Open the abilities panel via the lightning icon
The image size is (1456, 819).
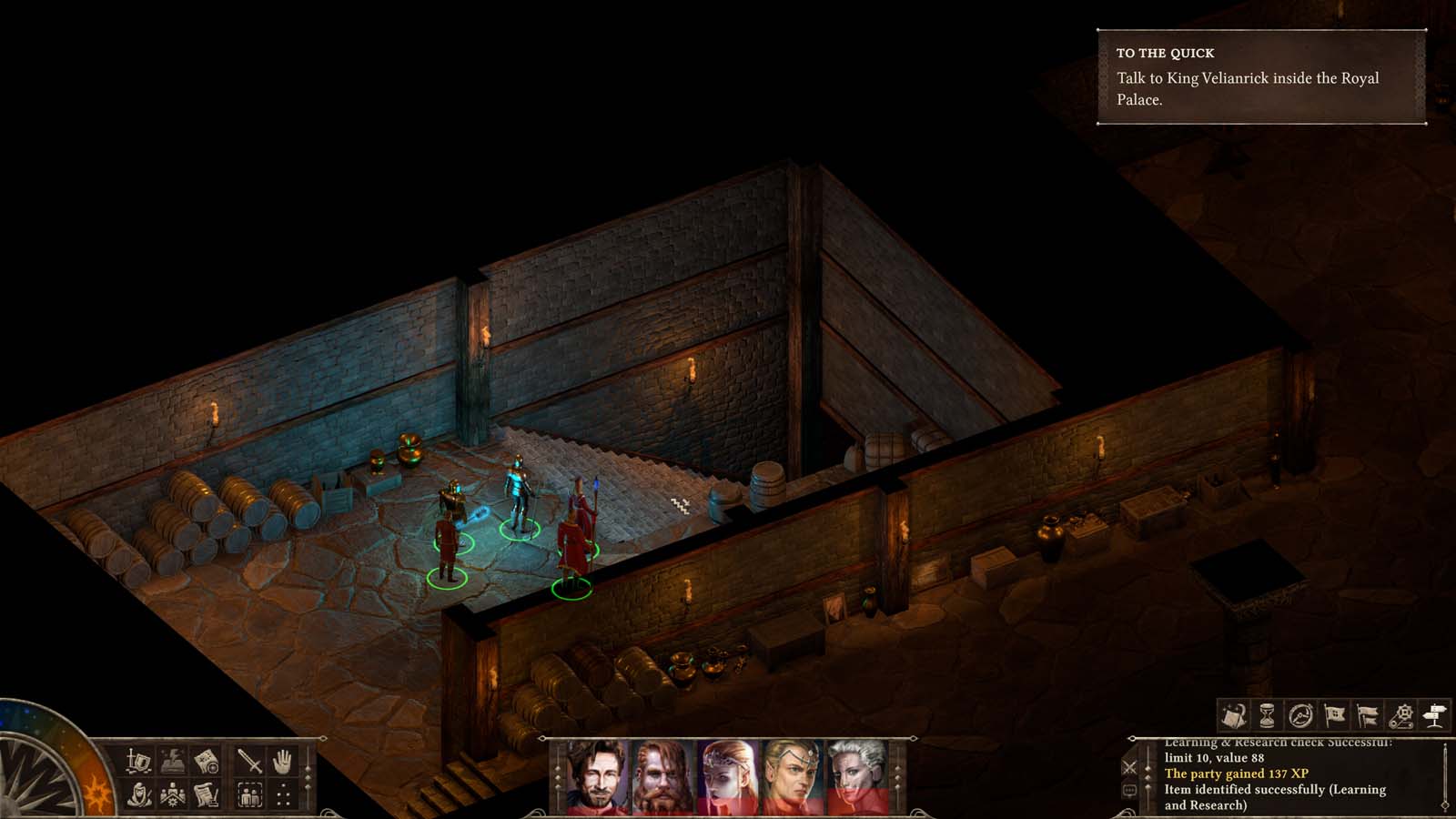(171, 762)
